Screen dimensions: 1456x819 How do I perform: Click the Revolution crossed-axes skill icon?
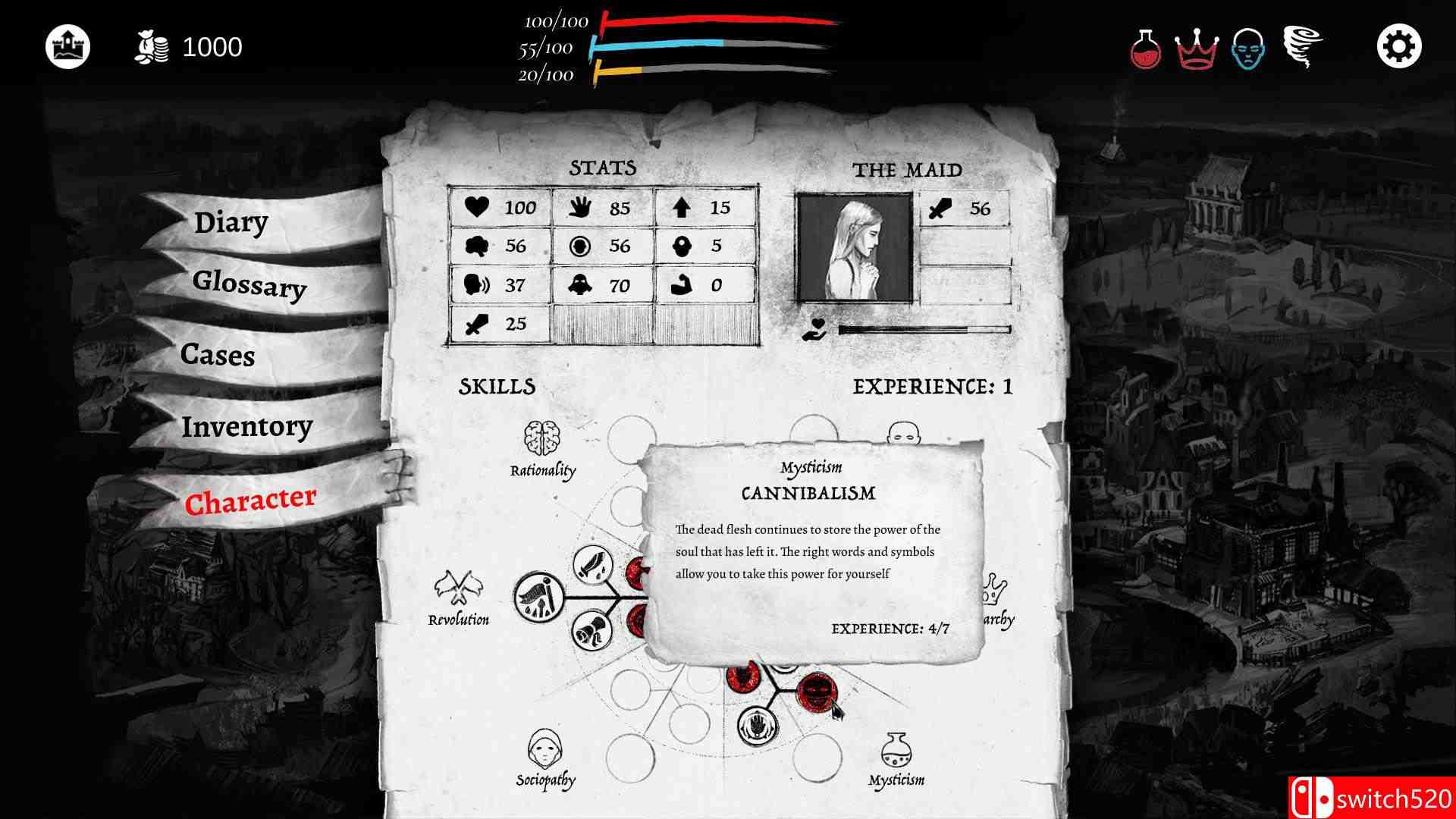pyautogui.click(x=458, y=588)
